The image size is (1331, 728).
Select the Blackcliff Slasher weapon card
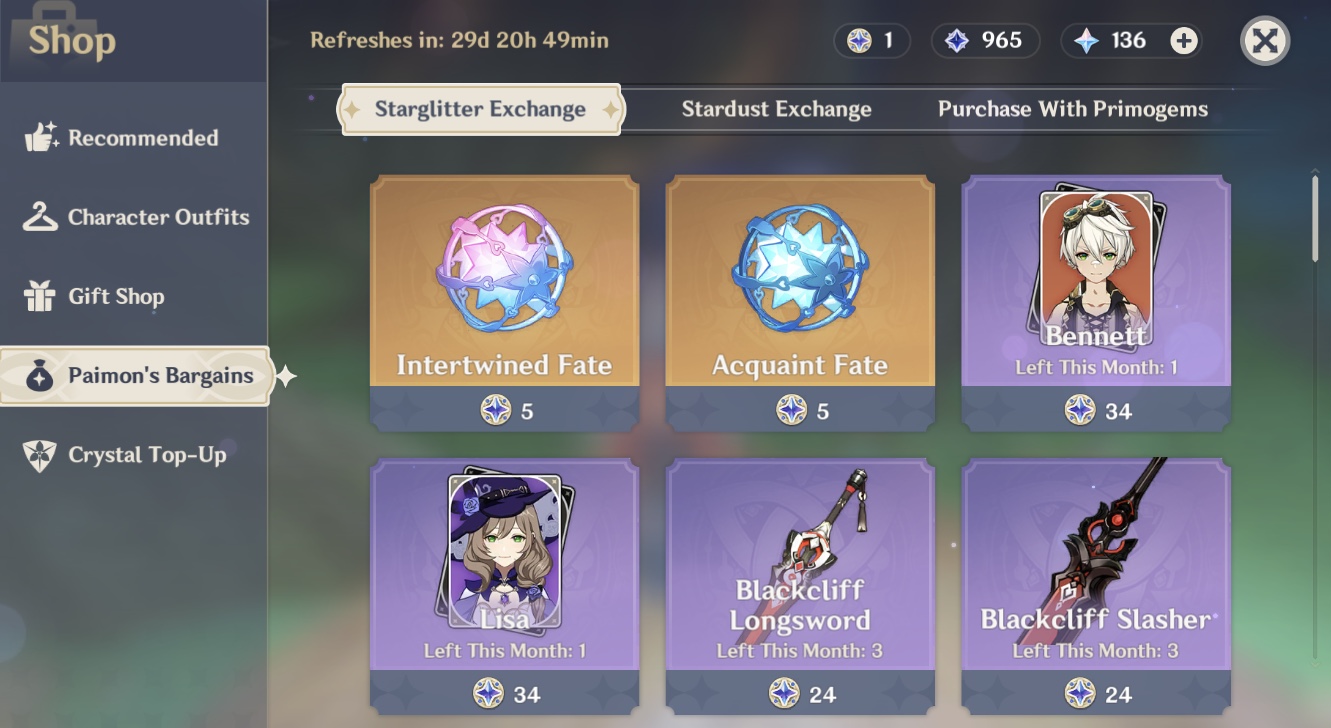1096,570
